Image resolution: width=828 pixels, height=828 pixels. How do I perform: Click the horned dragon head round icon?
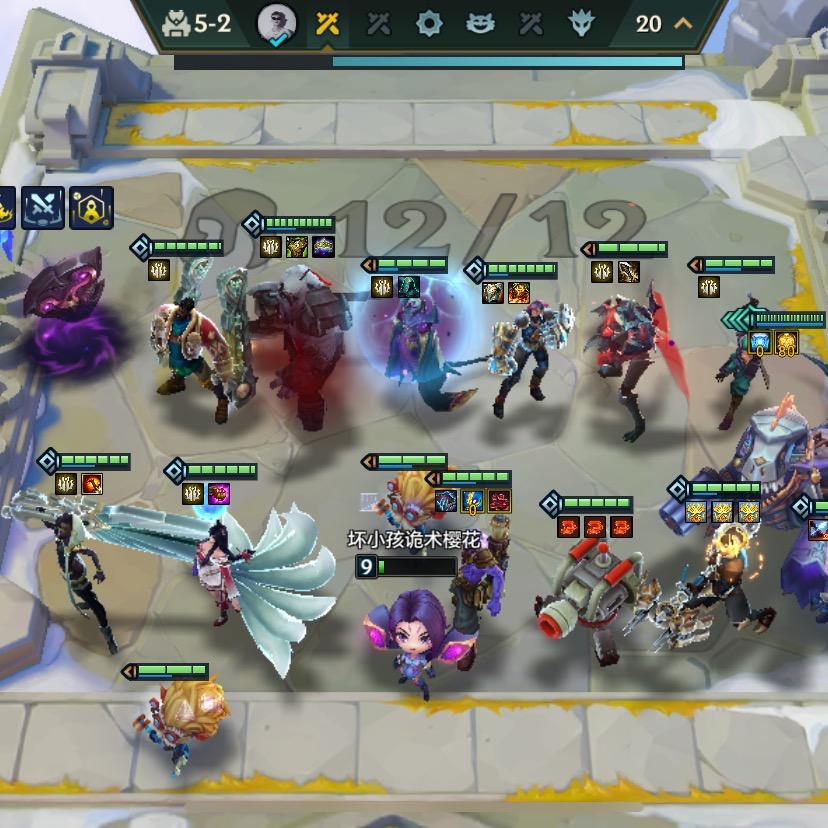[581, 24]
